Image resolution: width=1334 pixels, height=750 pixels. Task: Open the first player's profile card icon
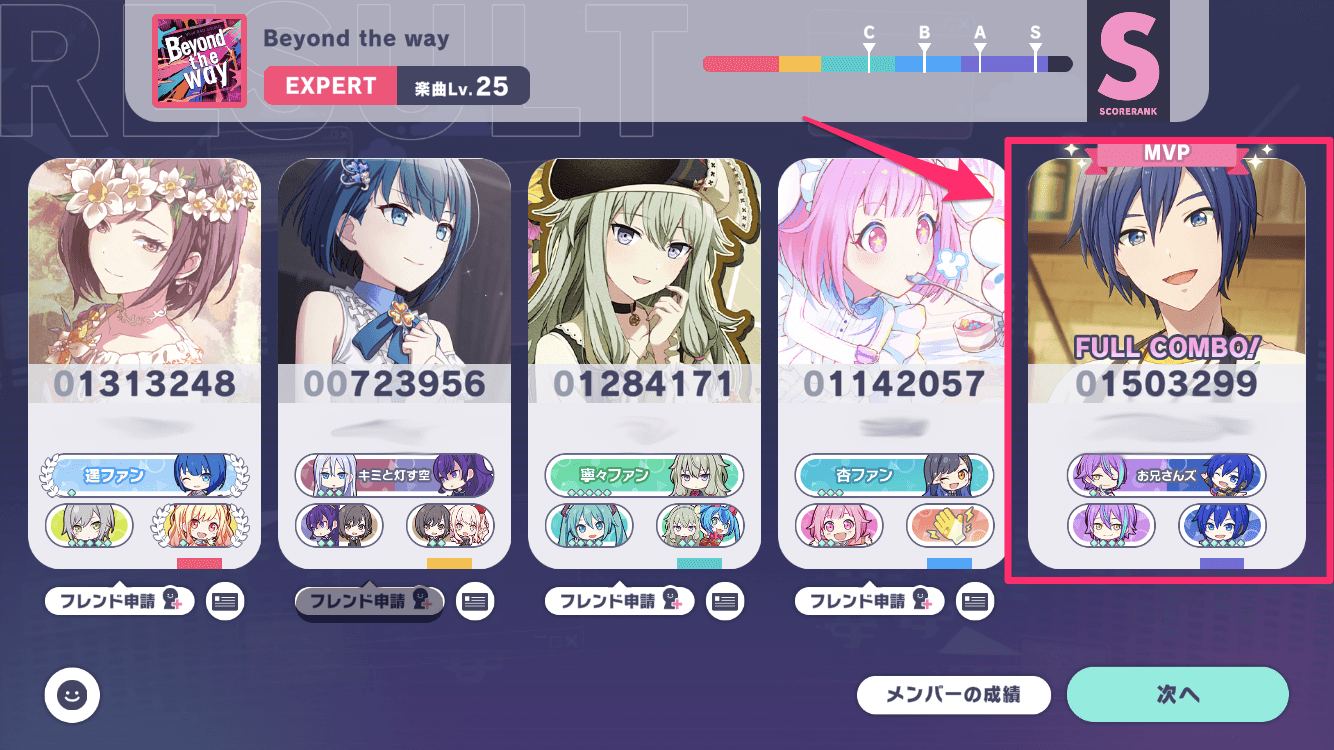(225, 601)
